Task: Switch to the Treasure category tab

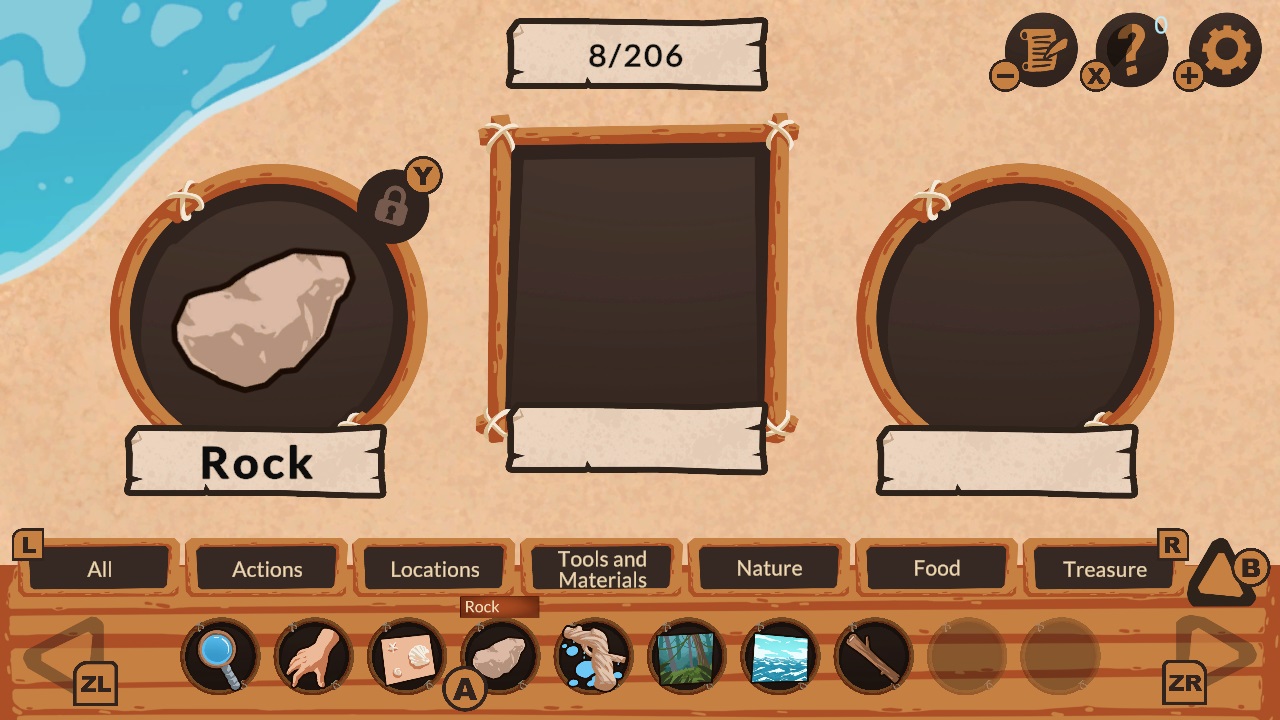Action: click(x=1105, y=569)
